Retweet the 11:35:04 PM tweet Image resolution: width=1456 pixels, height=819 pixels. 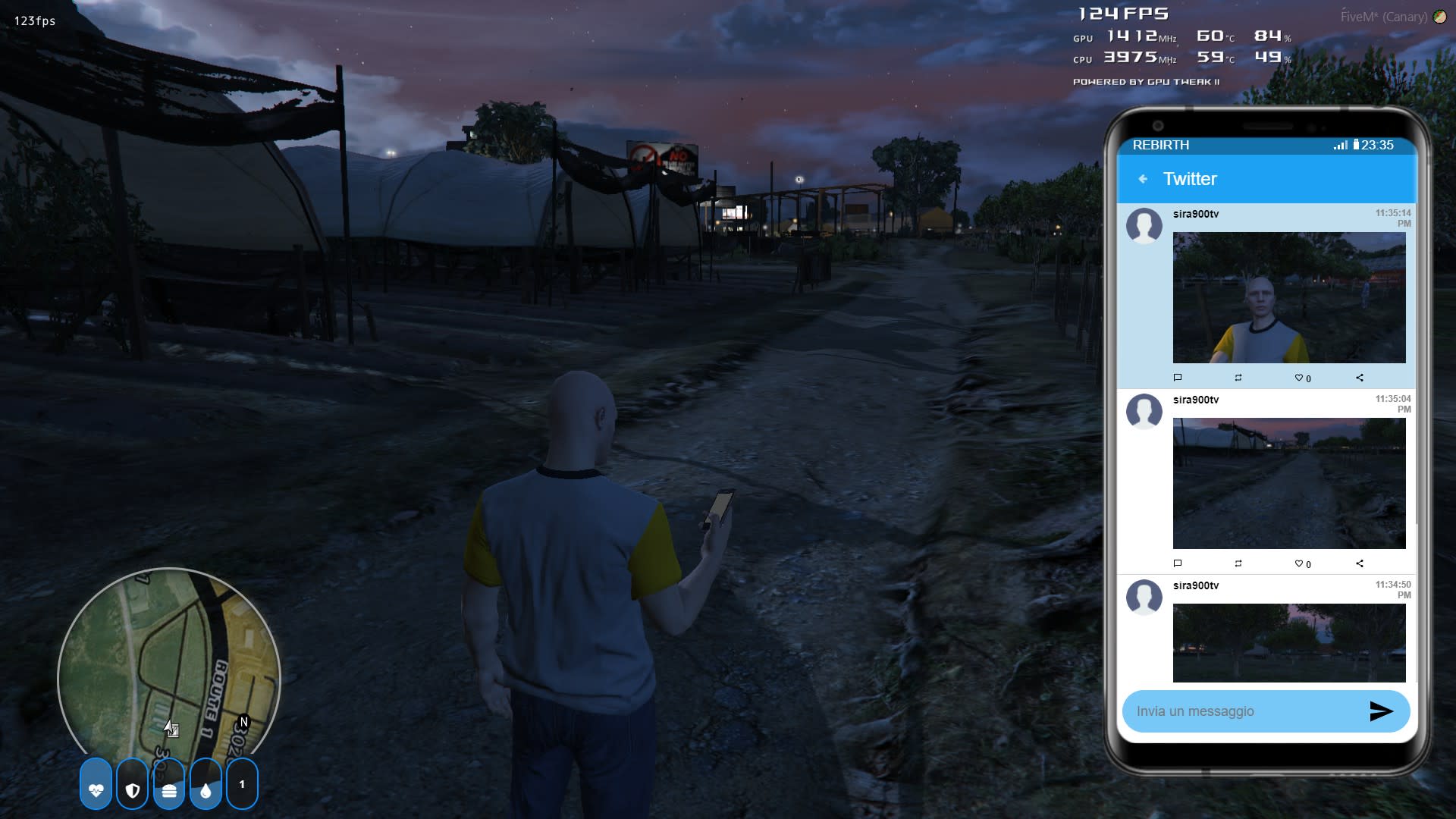[x=1238, y=563]
